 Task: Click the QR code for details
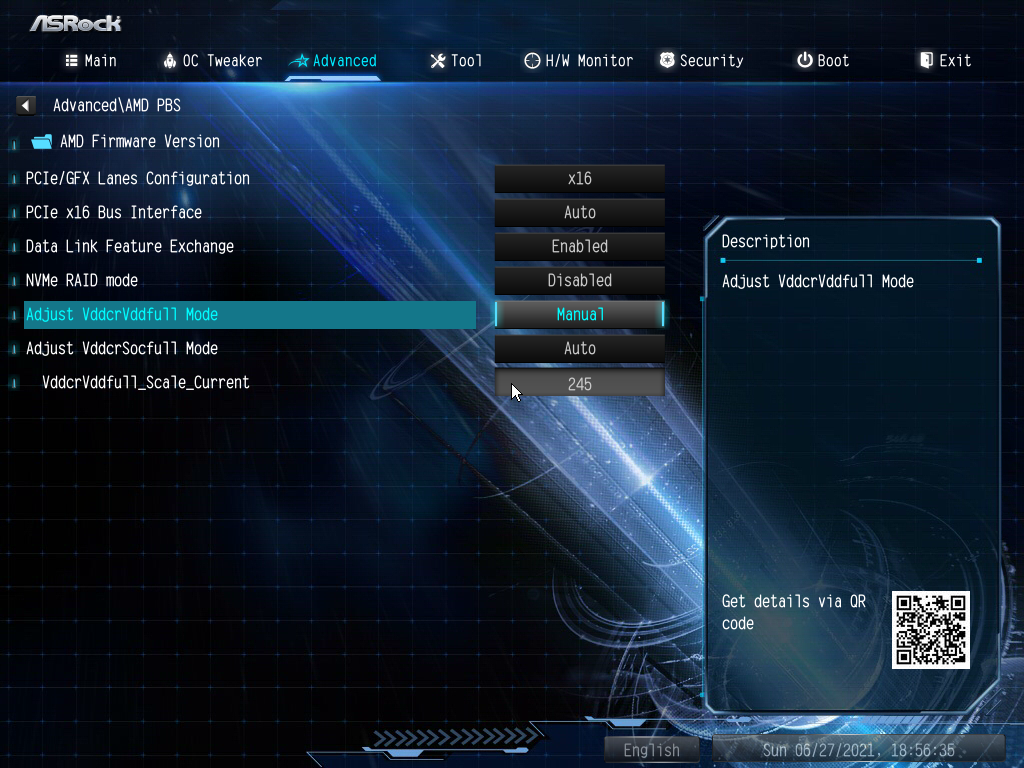930,630
